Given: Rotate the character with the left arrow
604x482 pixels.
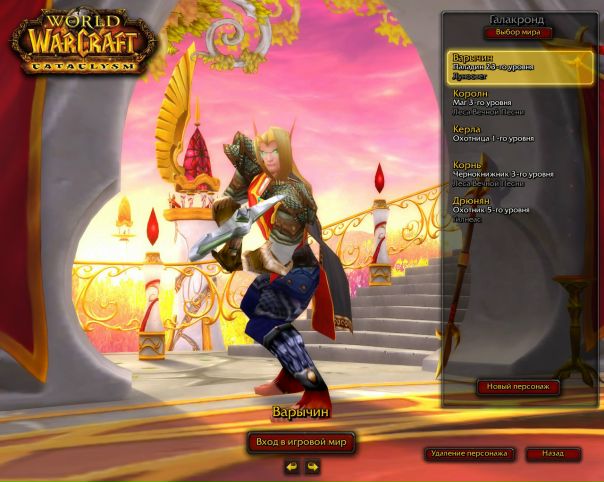Looking at the screenshot, I should 291,466.
